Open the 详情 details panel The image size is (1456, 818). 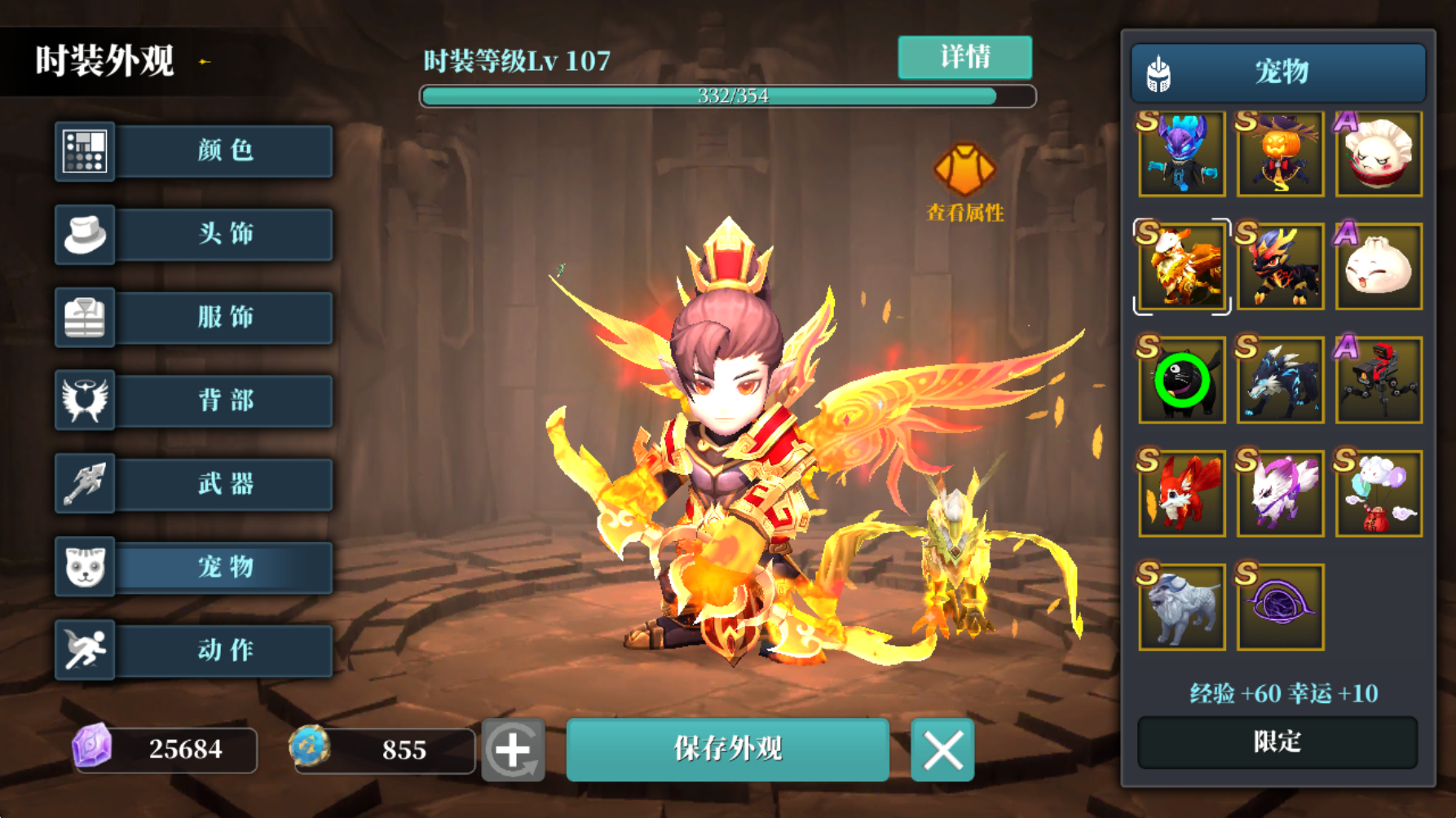[964, 57]
